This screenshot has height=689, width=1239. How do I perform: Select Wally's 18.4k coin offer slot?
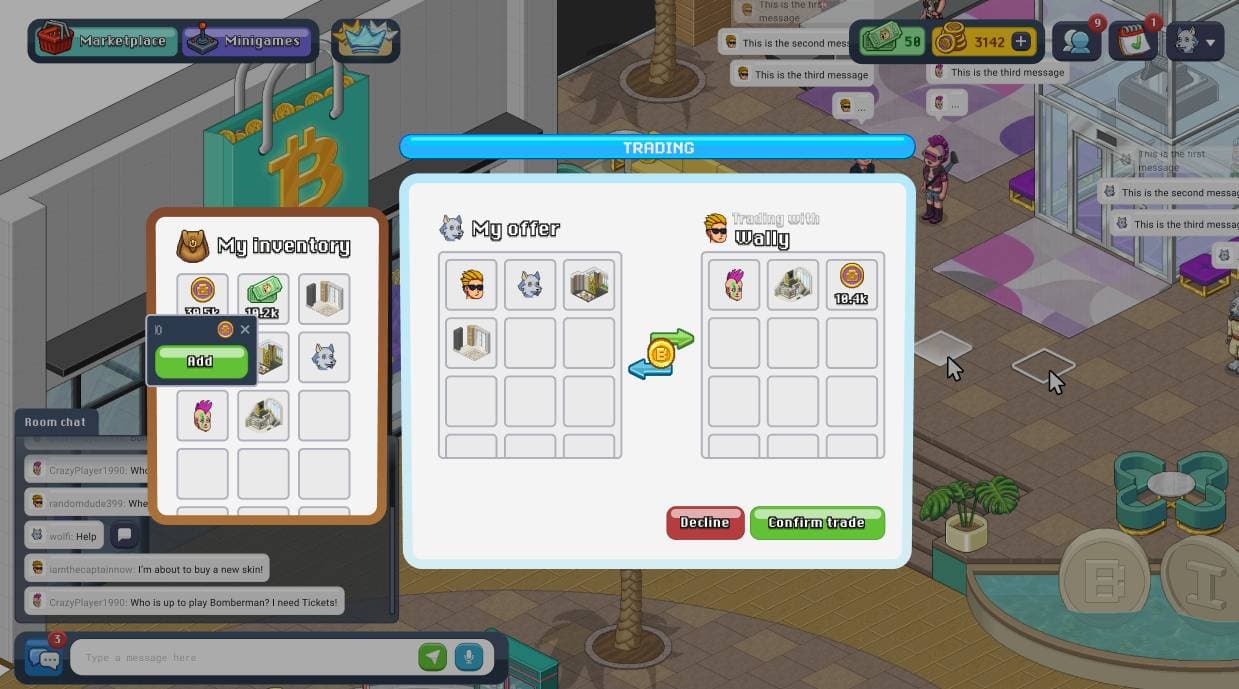851,284
